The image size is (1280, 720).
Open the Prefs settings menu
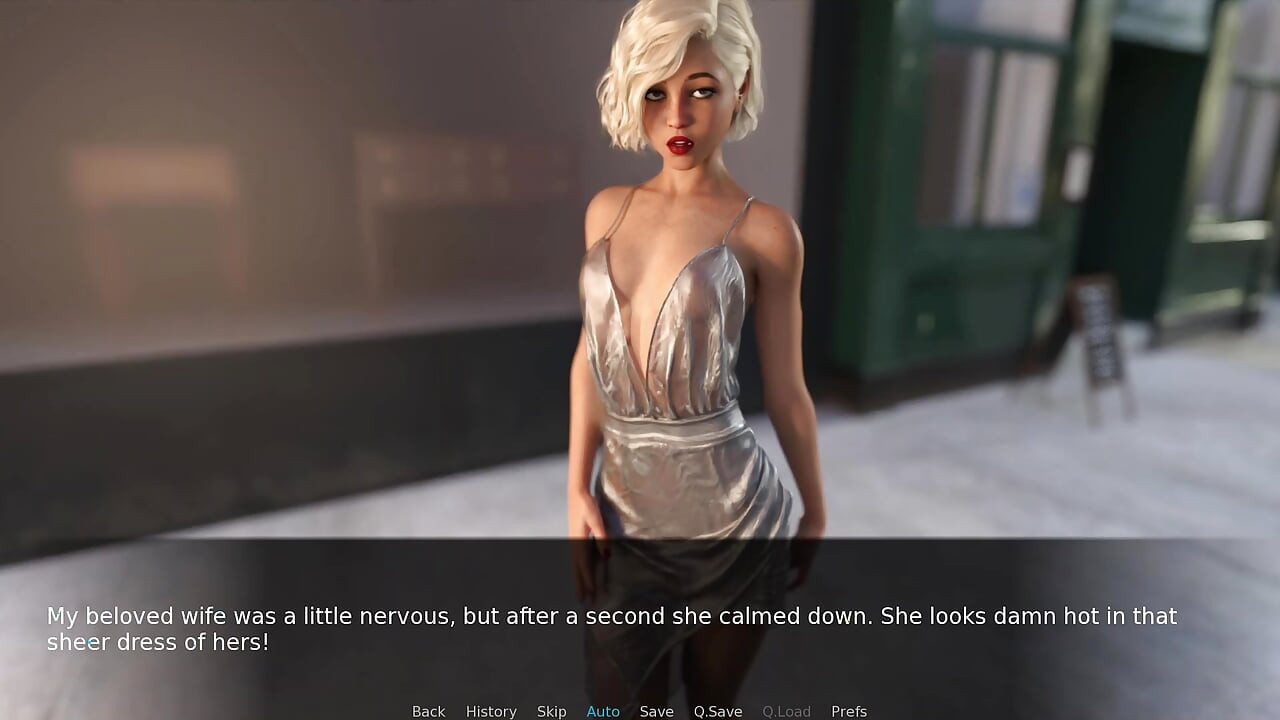pyautogui.click(x=849, y=711)
